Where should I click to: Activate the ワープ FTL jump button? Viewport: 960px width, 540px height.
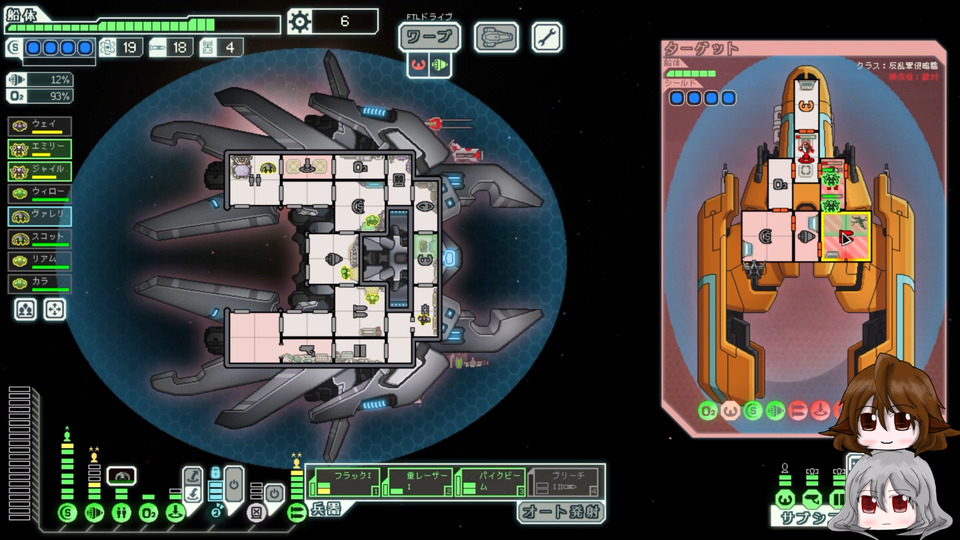pyautogui.click(x=429, y=38)
